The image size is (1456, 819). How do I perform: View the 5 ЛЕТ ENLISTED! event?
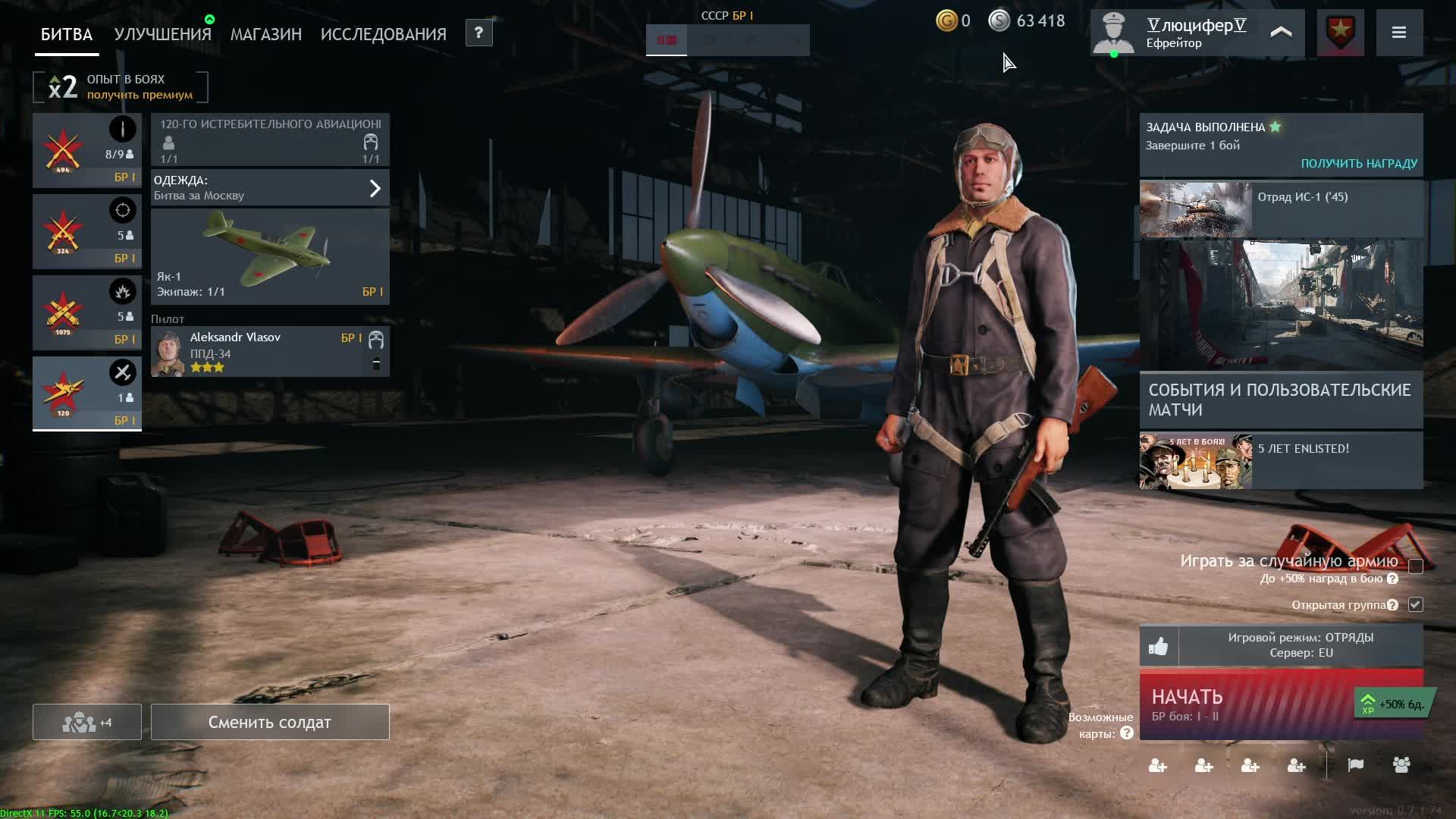[1280, 461]
